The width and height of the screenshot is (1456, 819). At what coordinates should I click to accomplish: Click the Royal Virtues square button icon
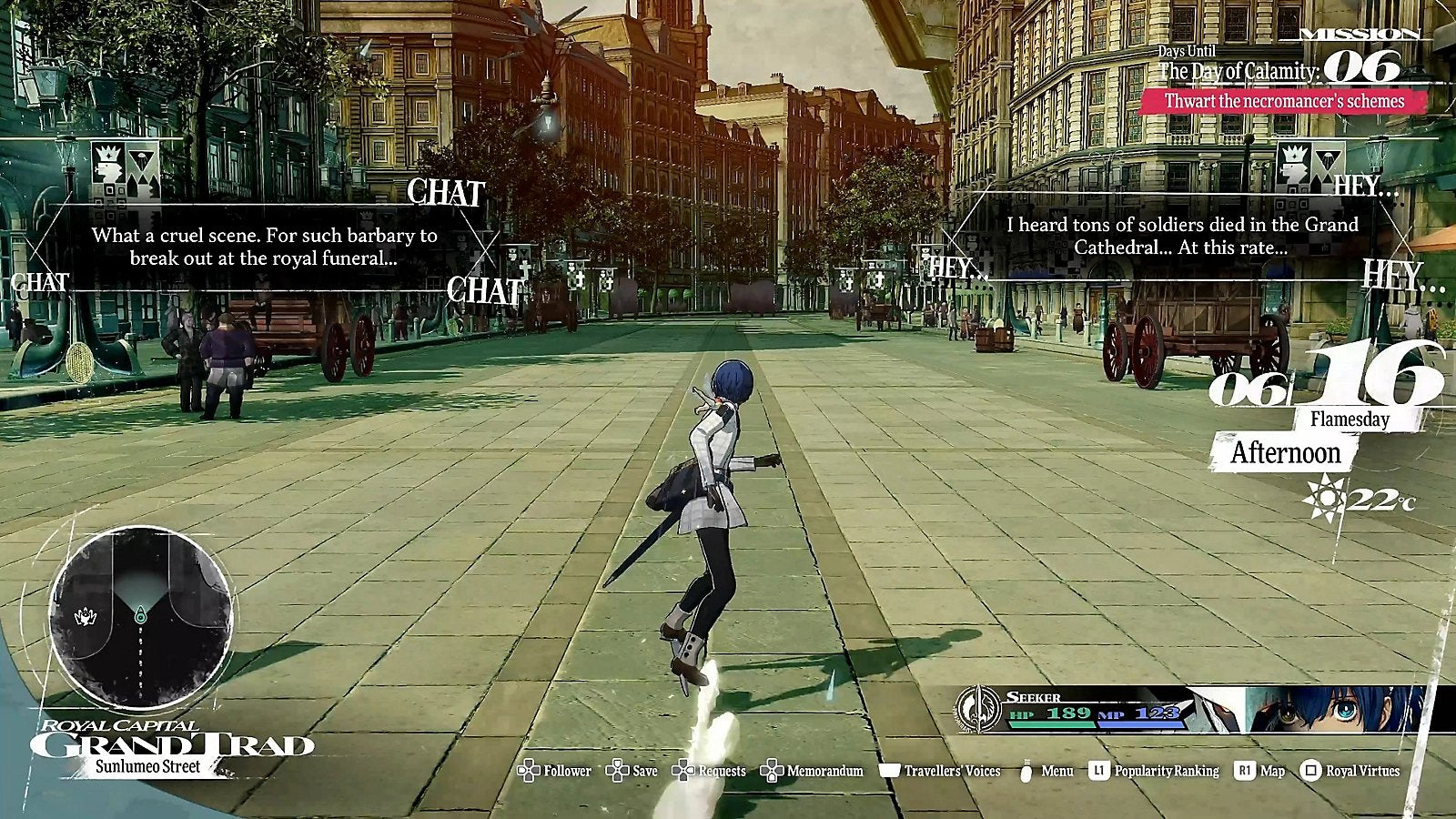[x=1310, y=770]
